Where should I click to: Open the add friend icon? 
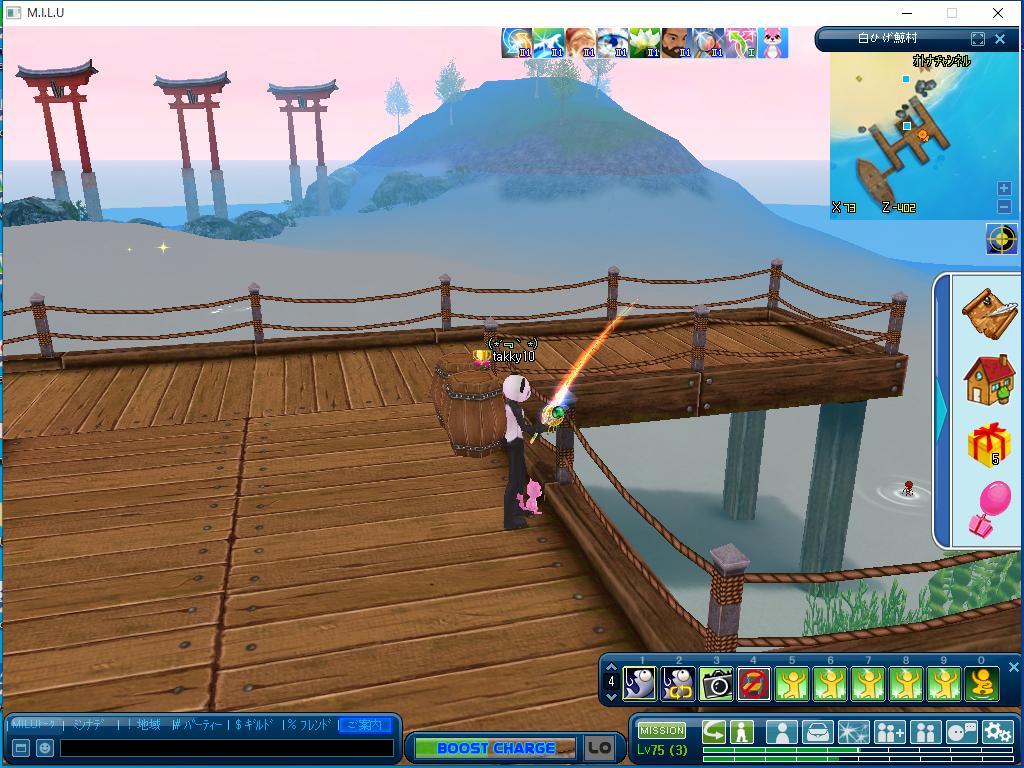889,732
